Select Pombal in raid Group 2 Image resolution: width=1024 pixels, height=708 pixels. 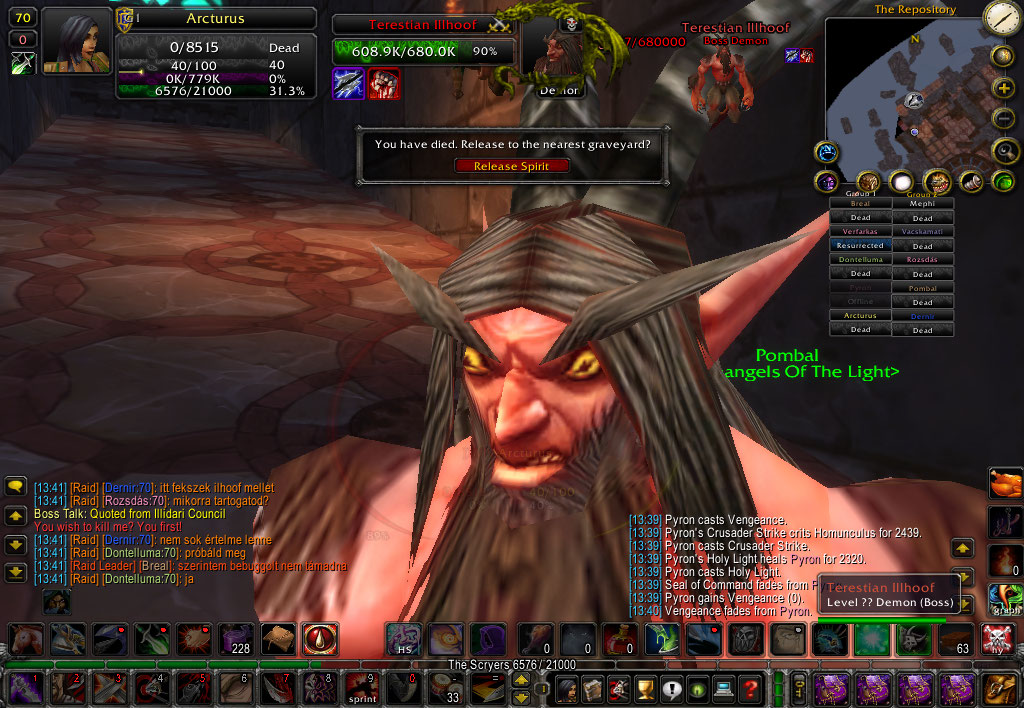pos(922,288)
